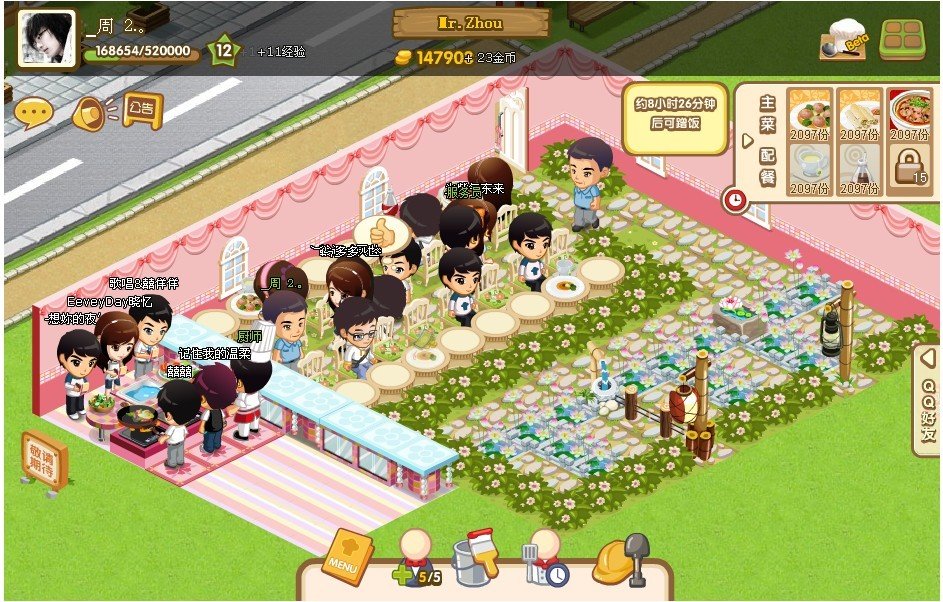The width and height of the screenshot is (943, 602).
Task: Open the 公告 announcement board
Action: [x=142, y=108]
